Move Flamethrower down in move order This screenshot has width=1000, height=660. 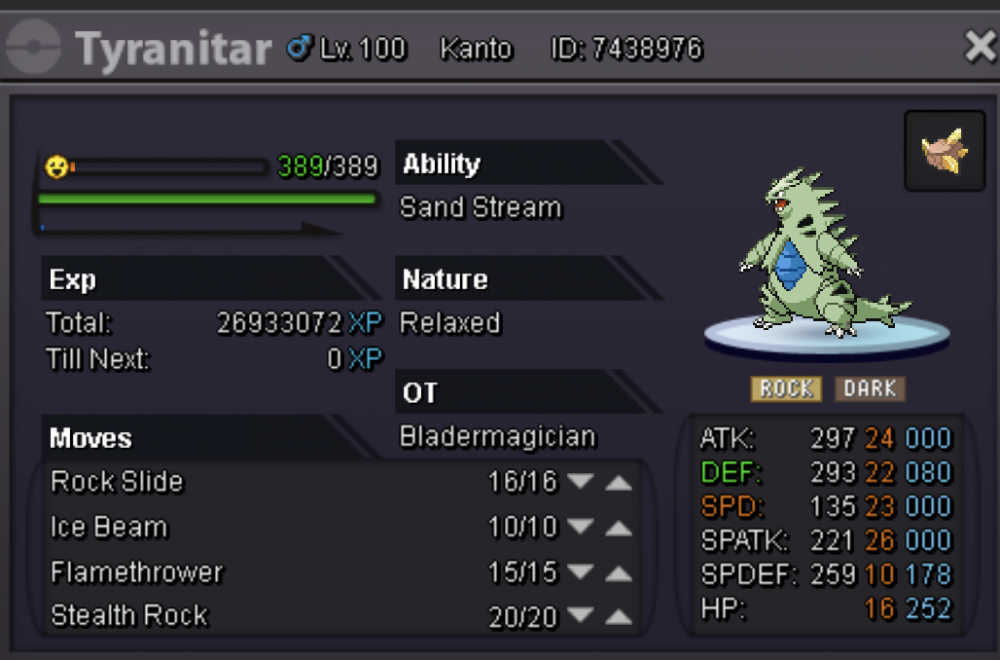tap(580, 573)
